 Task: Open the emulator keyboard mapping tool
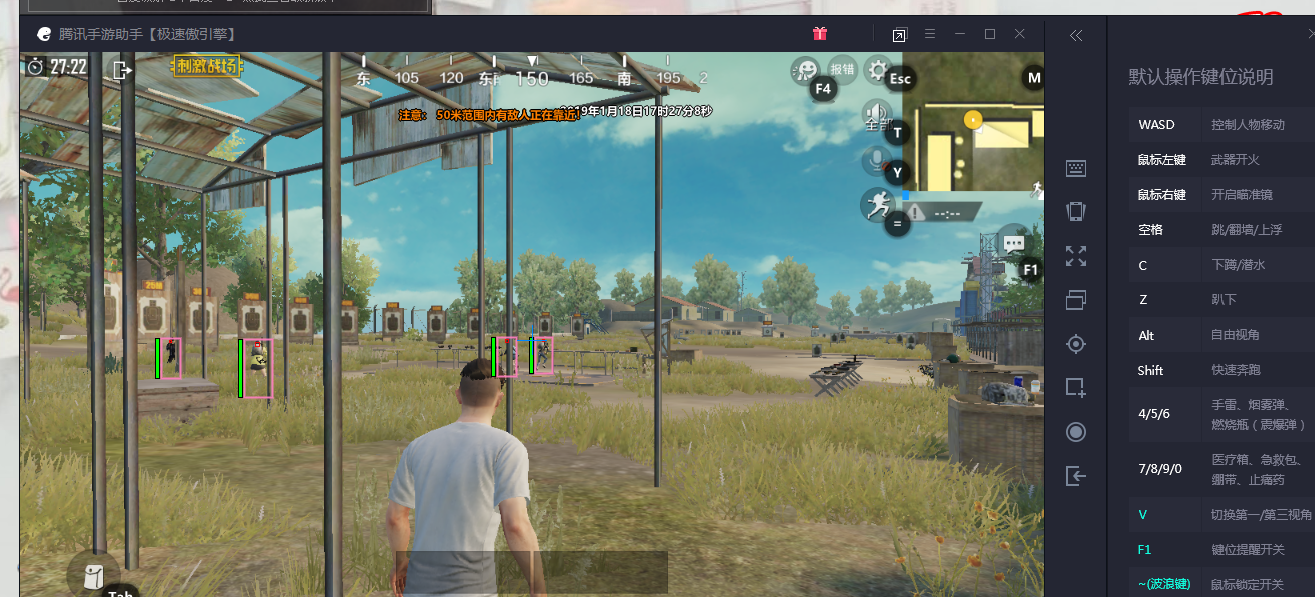coord(1076,169)
